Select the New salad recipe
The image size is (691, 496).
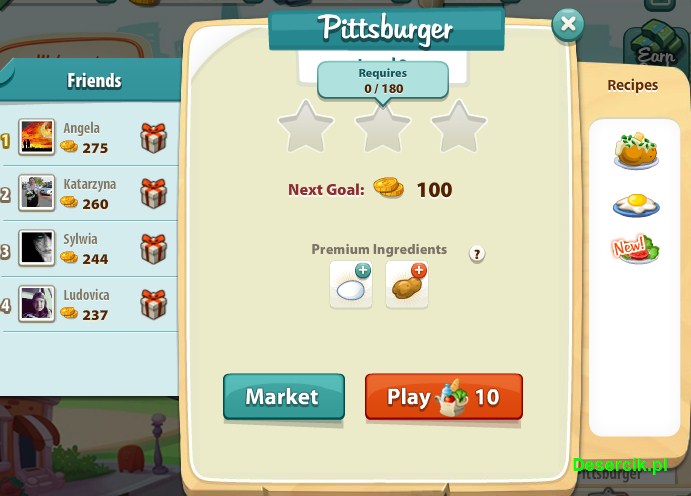[x=636, y=249]
